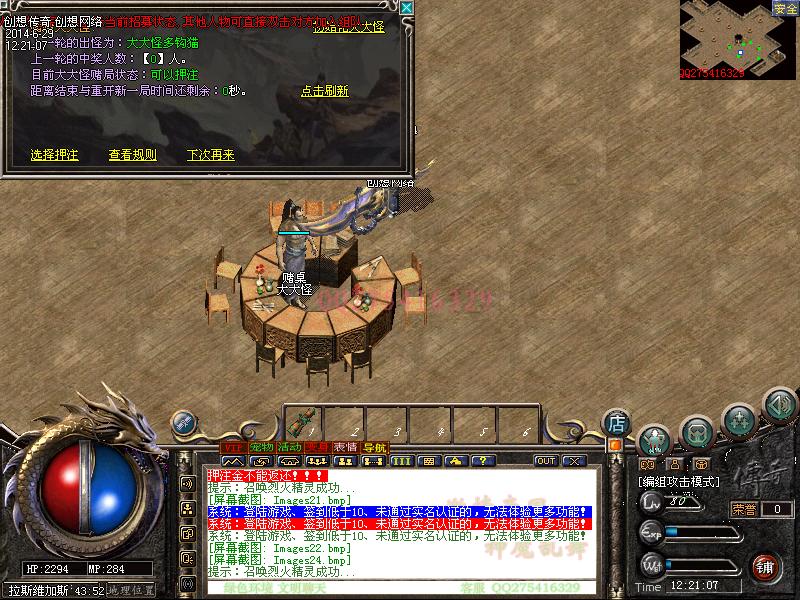Open the 表情 emotes tab
800x600 pixels.
tap(346, 447)
